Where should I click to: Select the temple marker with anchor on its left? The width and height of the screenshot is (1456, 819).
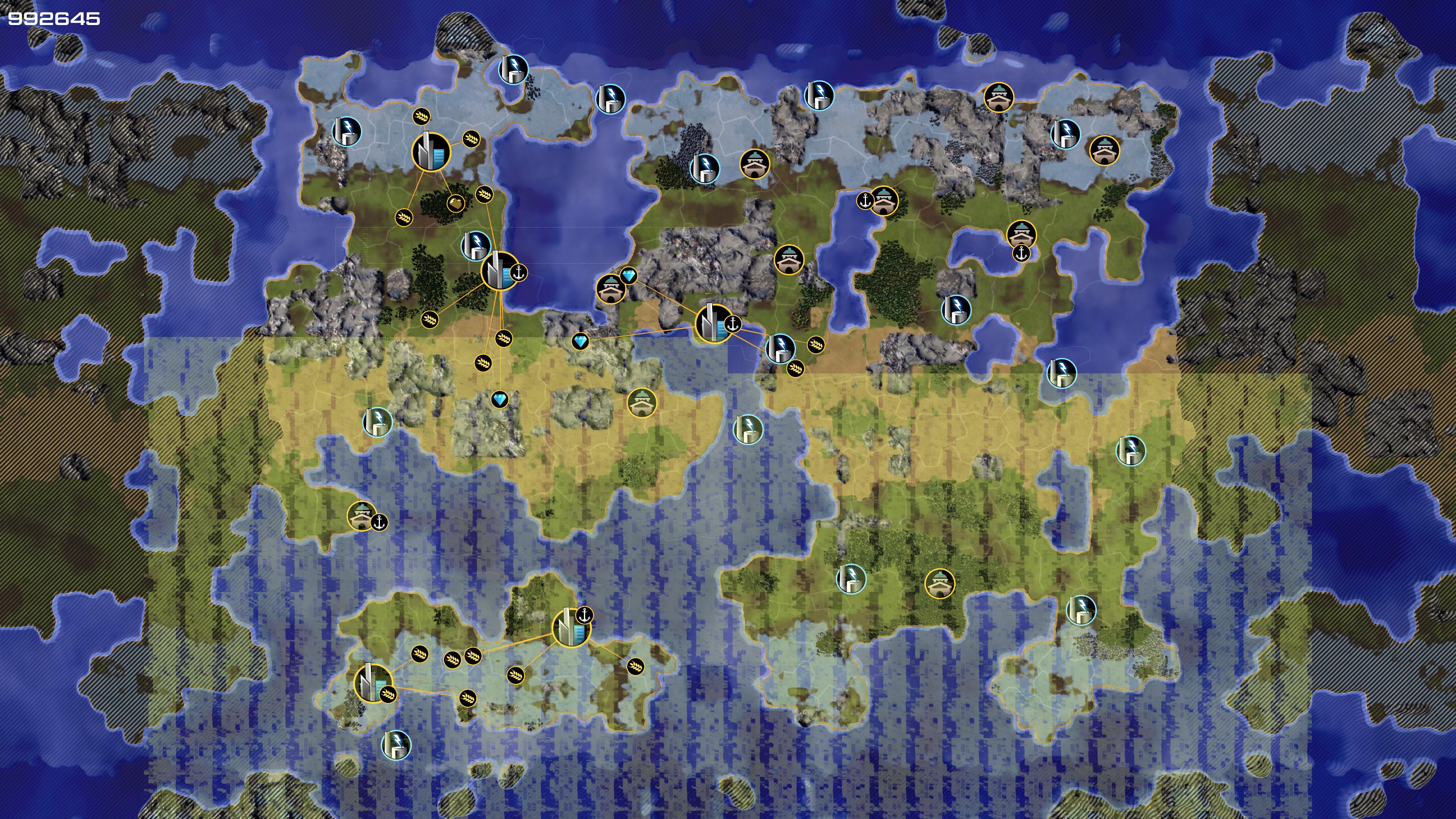click(884, 200)
